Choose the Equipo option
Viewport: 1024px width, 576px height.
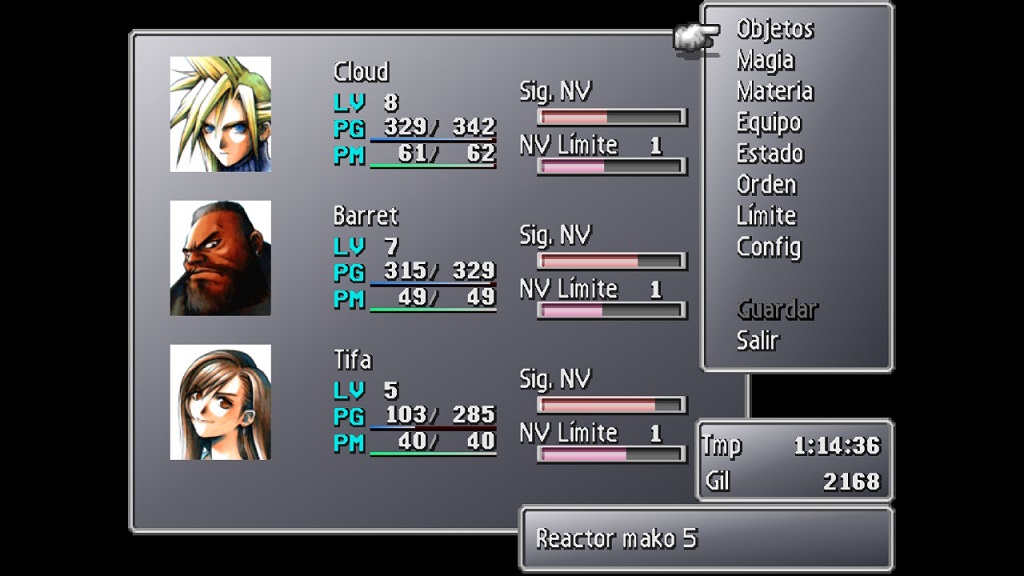(x=768, y=122)
